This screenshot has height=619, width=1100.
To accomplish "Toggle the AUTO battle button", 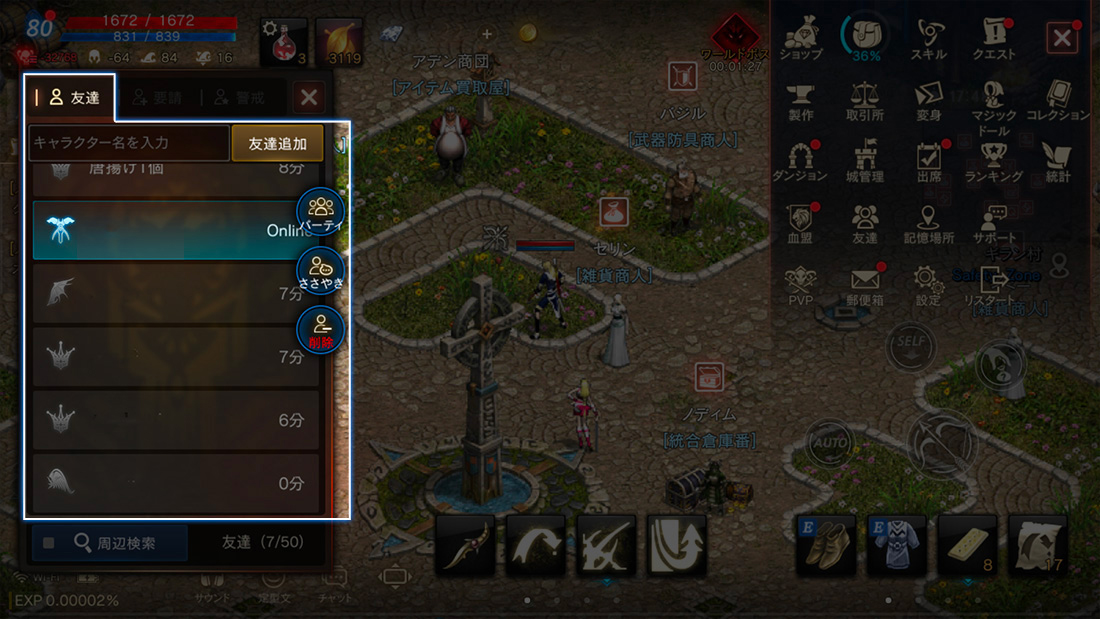I will (829, 442).
